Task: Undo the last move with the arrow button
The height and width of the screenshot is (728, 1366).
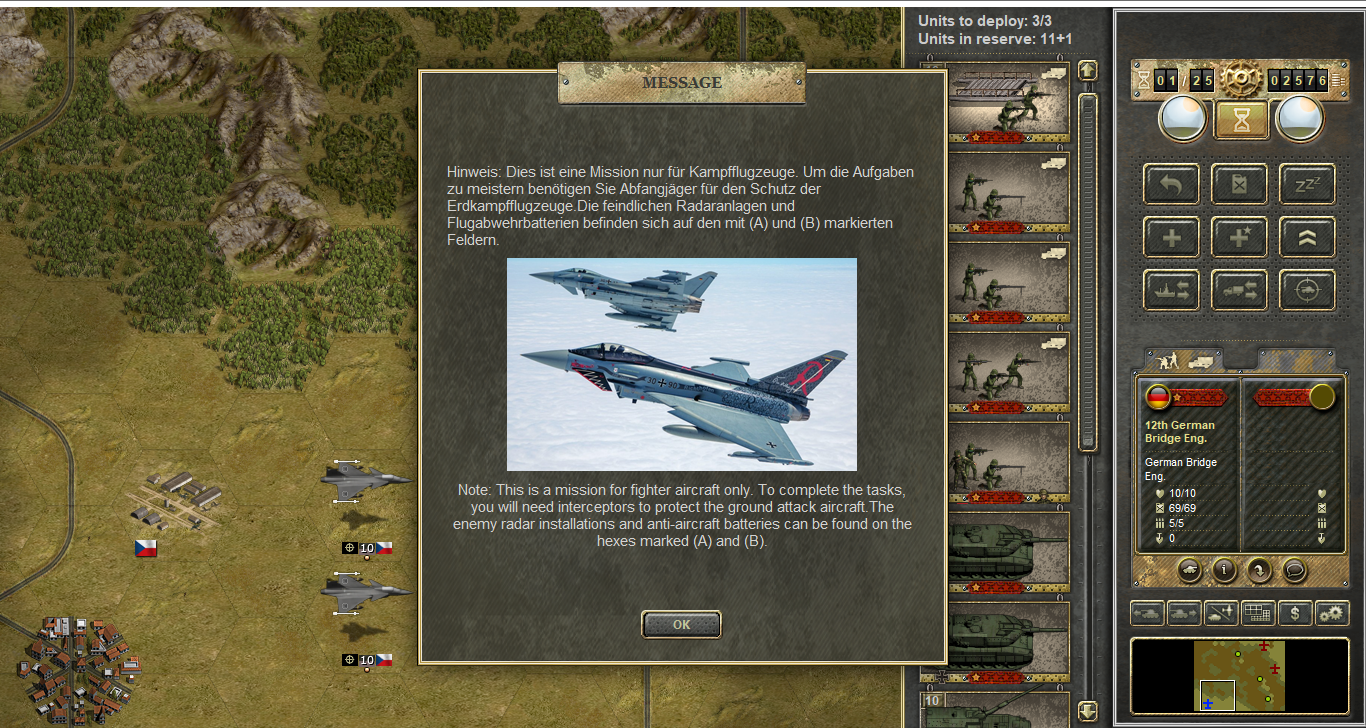Action: click(x=1171, y=184)
